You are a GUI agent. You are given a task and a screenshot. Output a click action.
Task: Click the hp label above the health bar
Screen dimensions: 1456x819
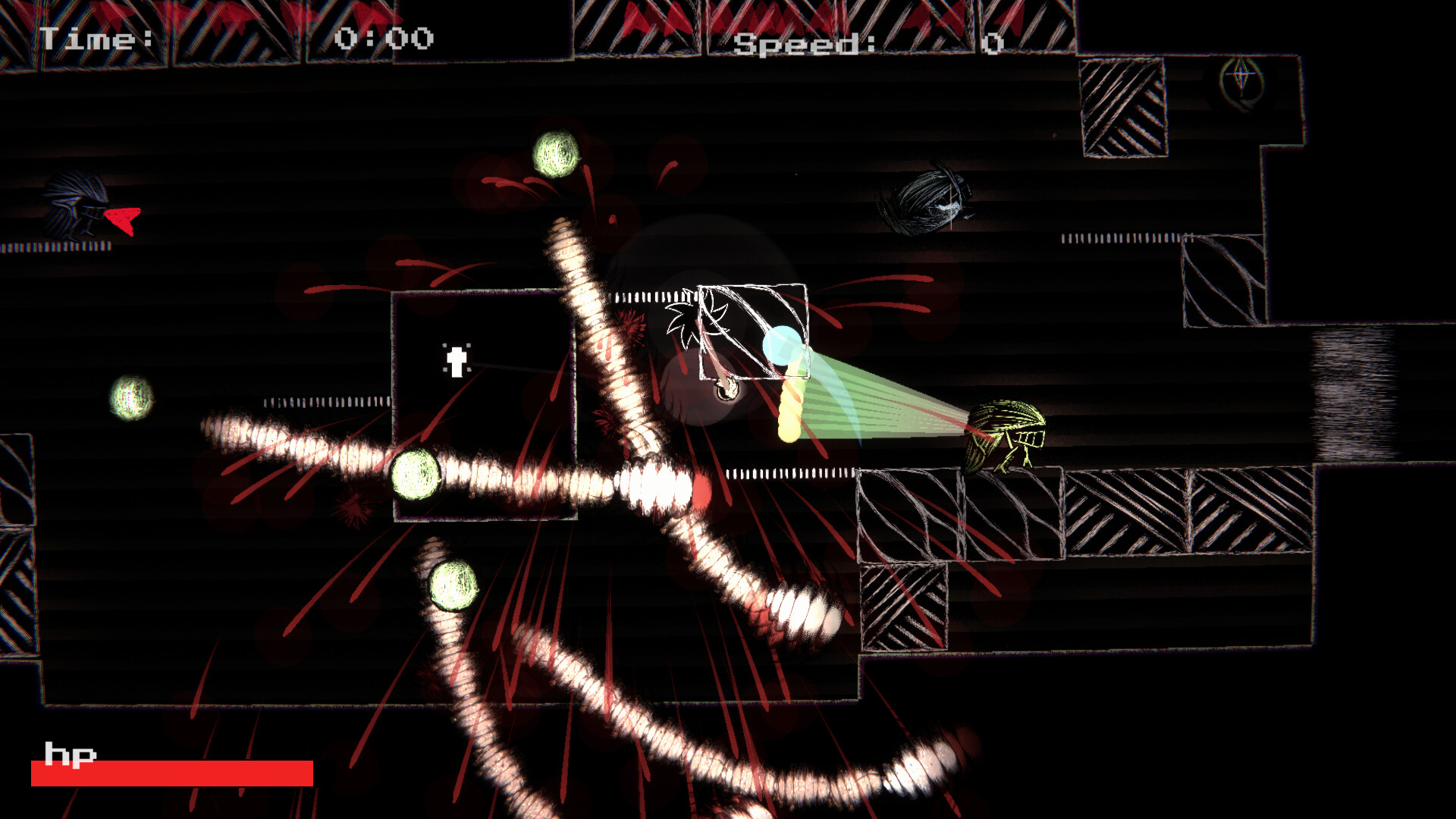click(x=70, y=755)
